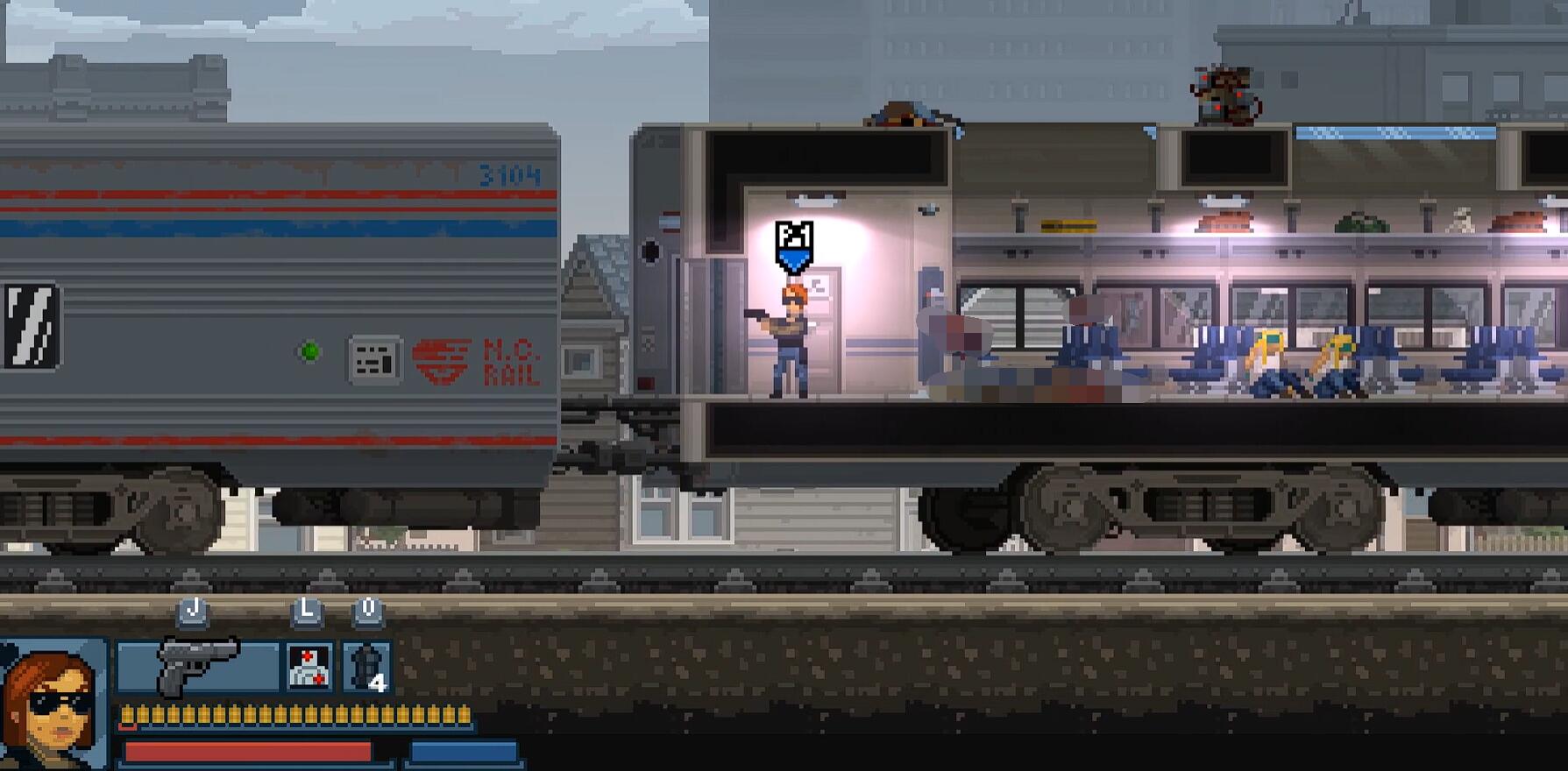Choose the grenade slot showing 4

tap(367, 667)
